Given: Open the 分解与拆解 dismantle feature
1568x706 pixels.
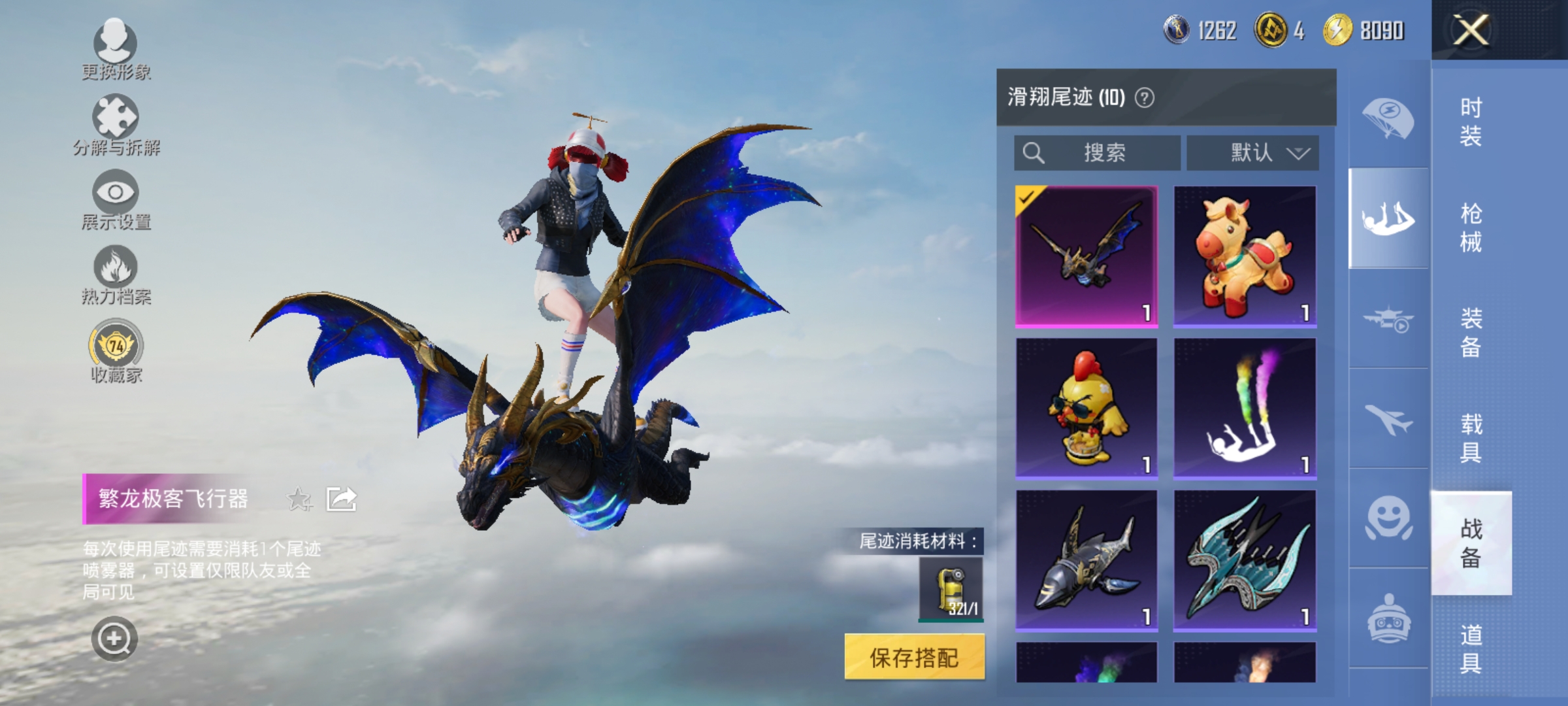Looking at the screenshot, I should (114, 127).
